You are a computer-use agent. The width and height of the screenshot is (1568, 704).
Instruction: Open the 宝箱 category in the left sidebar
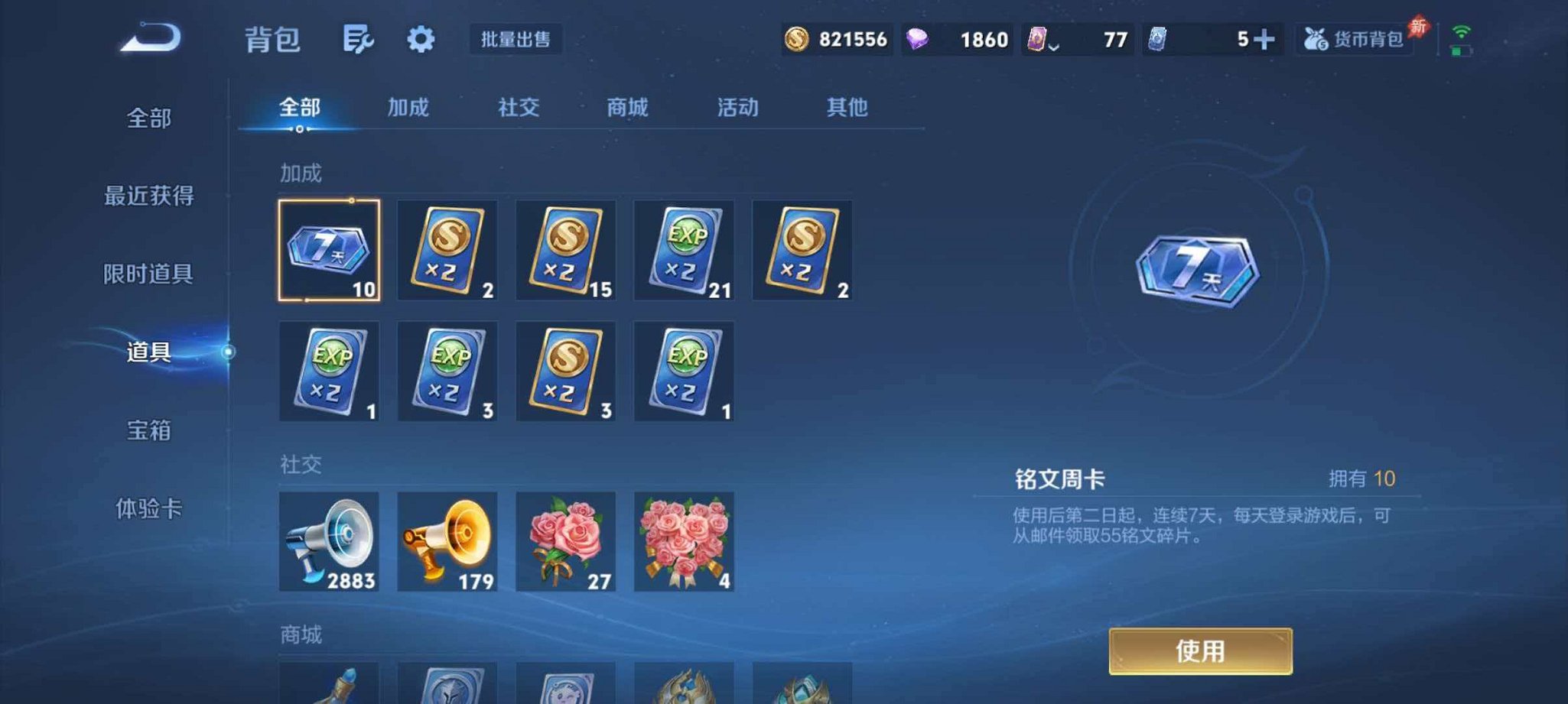pyautogui.click(x=150, y=431)
